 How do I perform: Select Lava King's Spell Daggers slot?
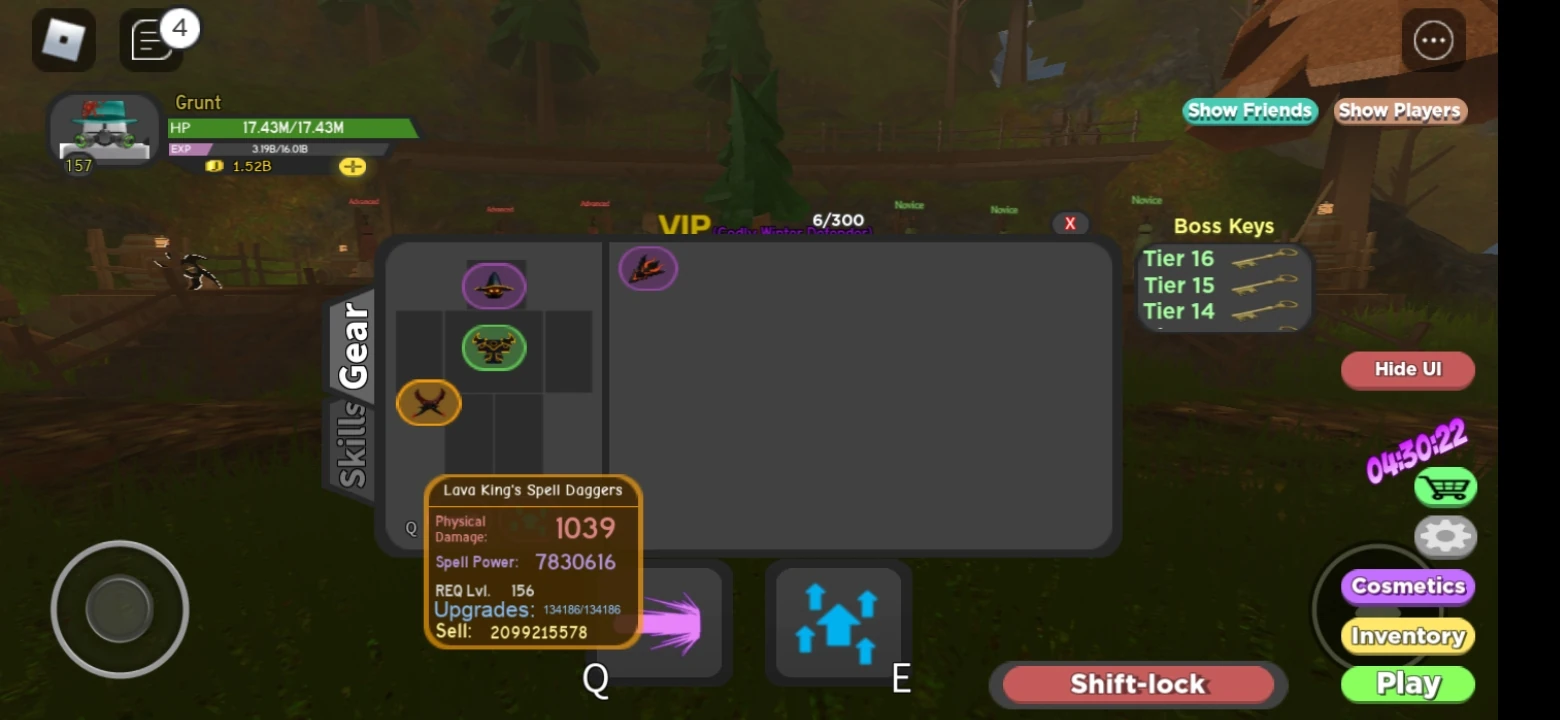[x=428, y=403]
